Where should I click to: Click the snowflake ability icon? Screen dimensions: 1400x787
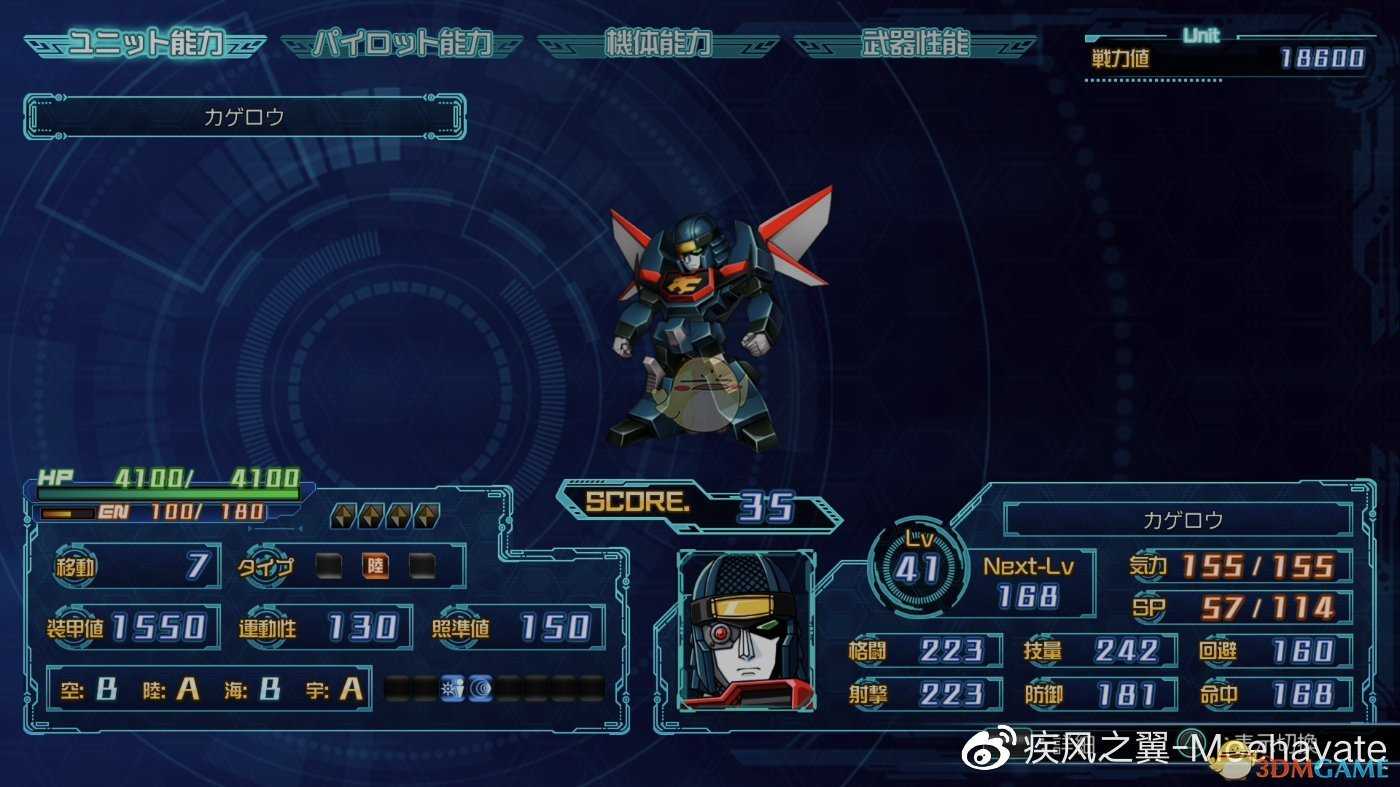tap(452, 688)
